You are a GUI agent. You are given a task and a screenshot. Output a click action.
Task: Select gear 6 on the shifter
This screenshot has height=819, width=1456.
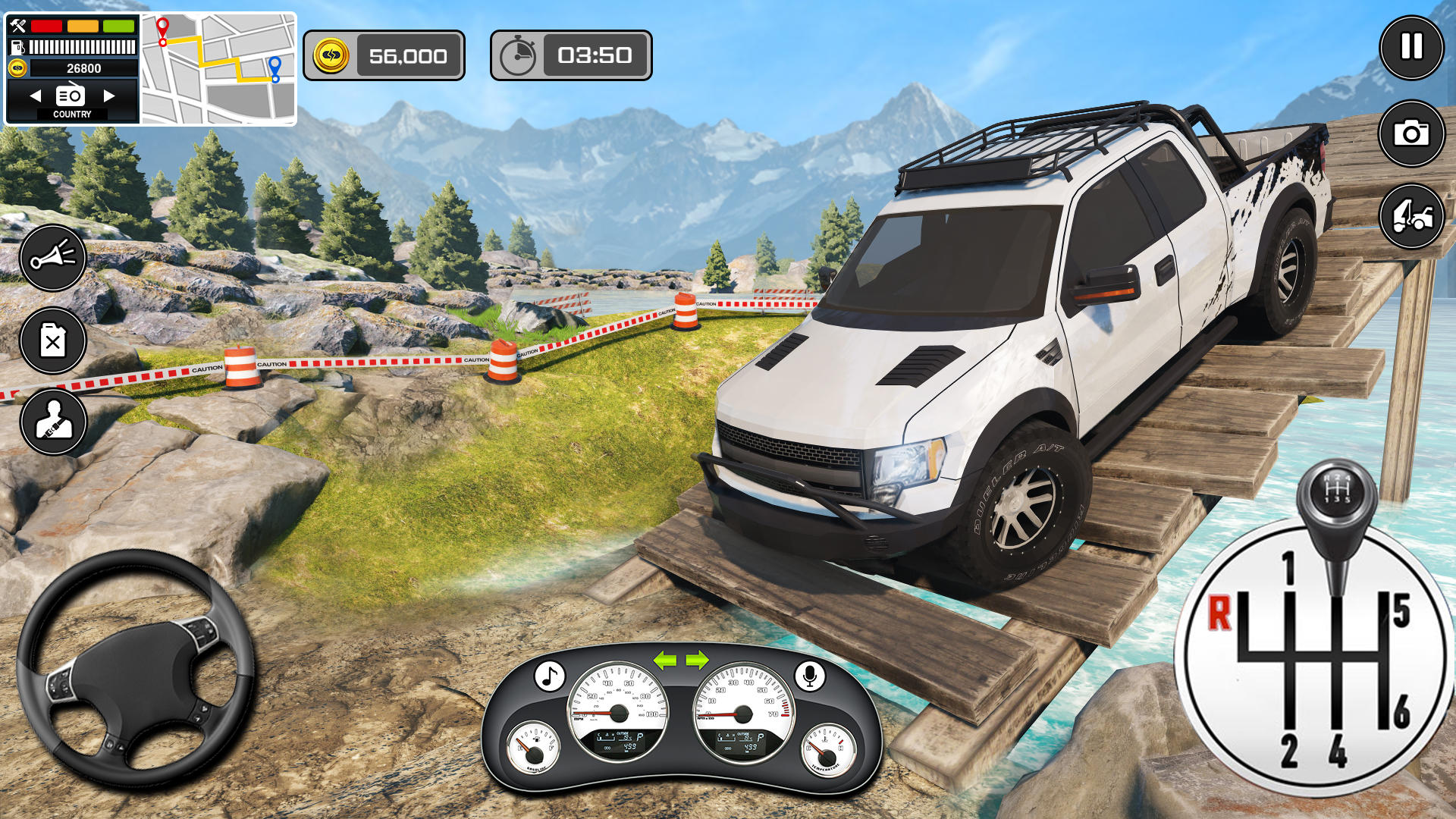coord(1401,711)
